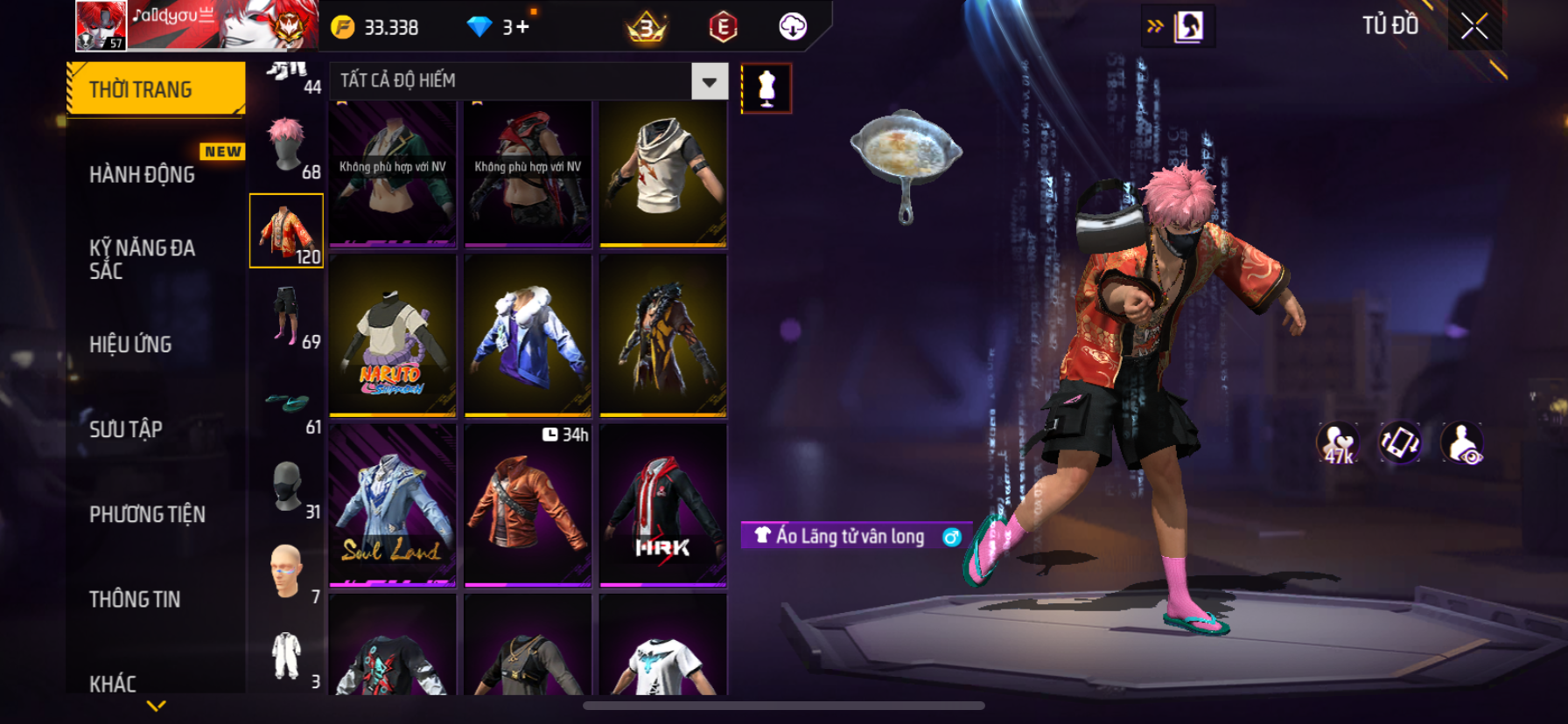Switch to the Hành Động tab

point(143,174)
